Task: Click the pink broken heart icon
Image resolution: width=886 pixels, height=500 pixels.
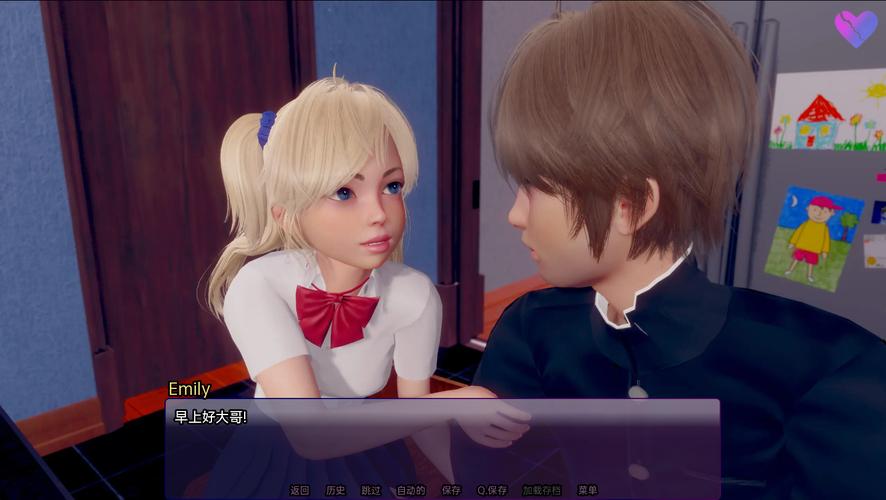Action: (x=856, y=28)
